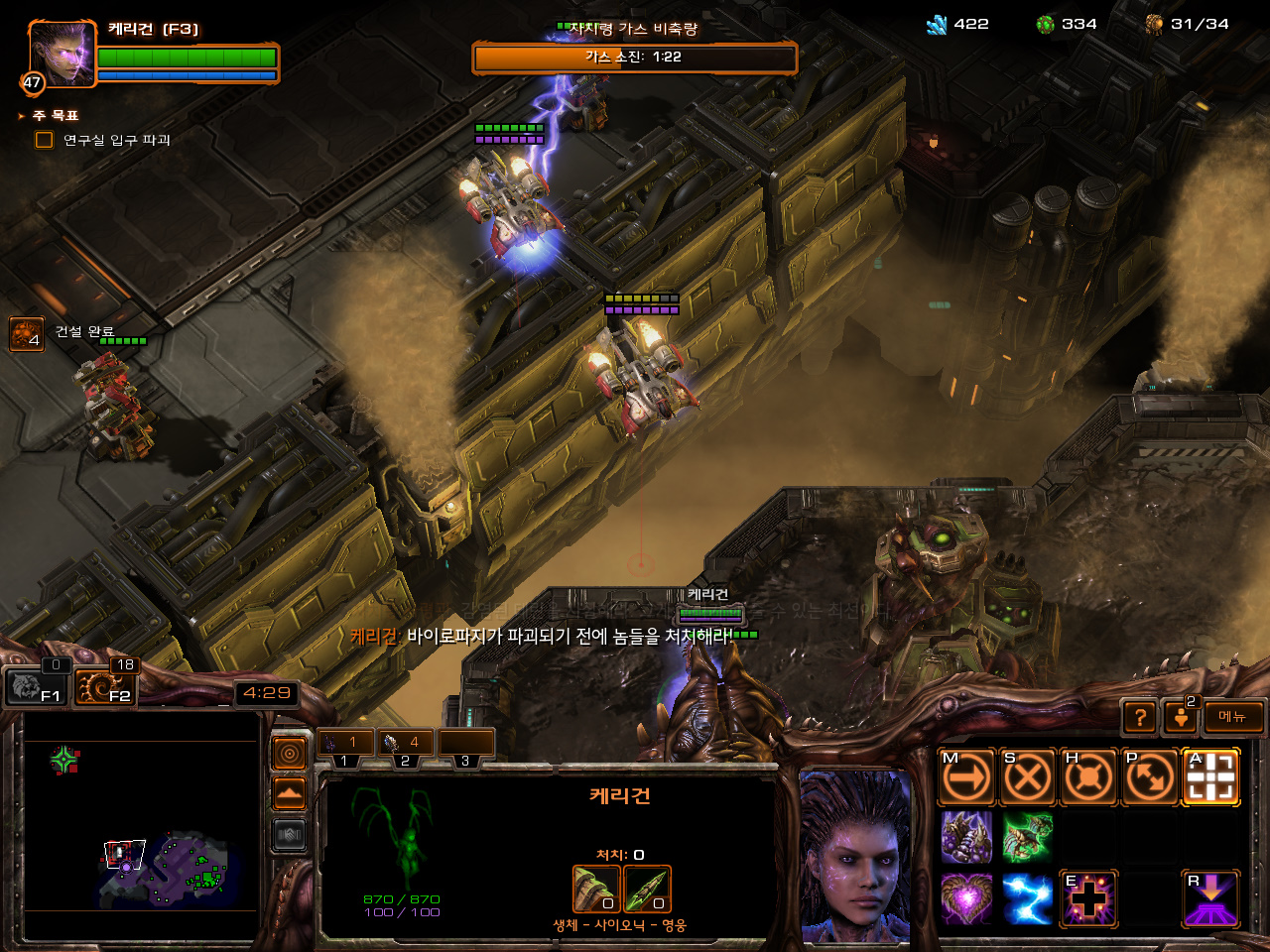Trigger the purple down-arrow platform ability
Viewport: 1270px width, 952px height.
pyautogui.click(x=1211, y=898)
